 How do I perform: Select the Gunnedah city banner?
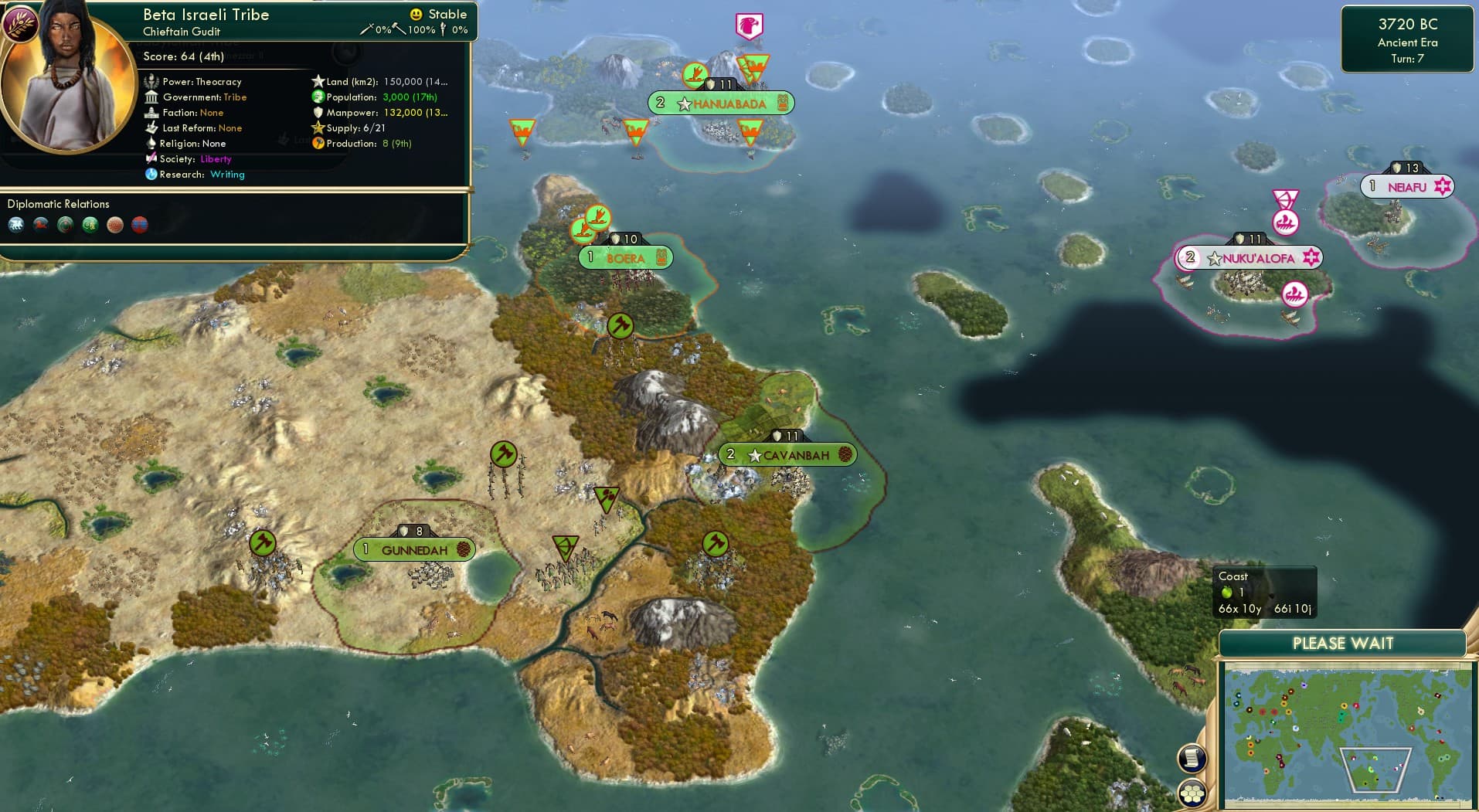[413, 549]
